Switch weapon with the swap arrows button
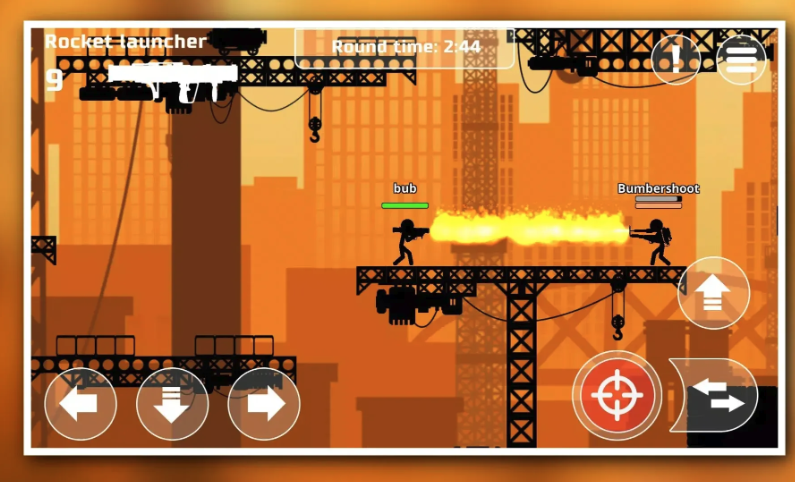Screen dimensions: 795x482 pyautogui.click(x=714, y=395)
